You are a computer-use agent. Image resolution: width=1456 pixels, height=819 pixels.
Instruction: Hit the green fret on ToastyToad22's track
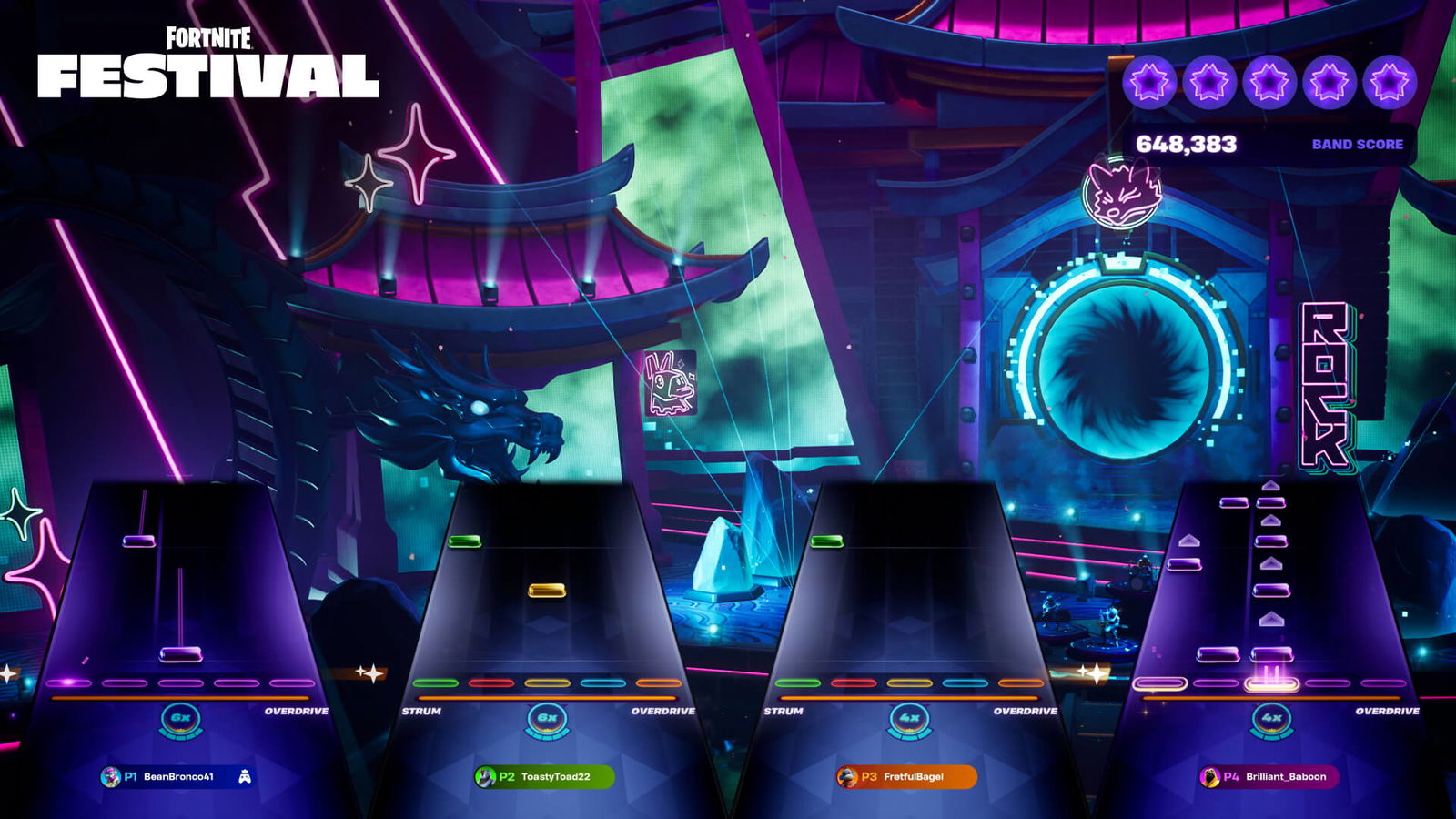(436, 682)
